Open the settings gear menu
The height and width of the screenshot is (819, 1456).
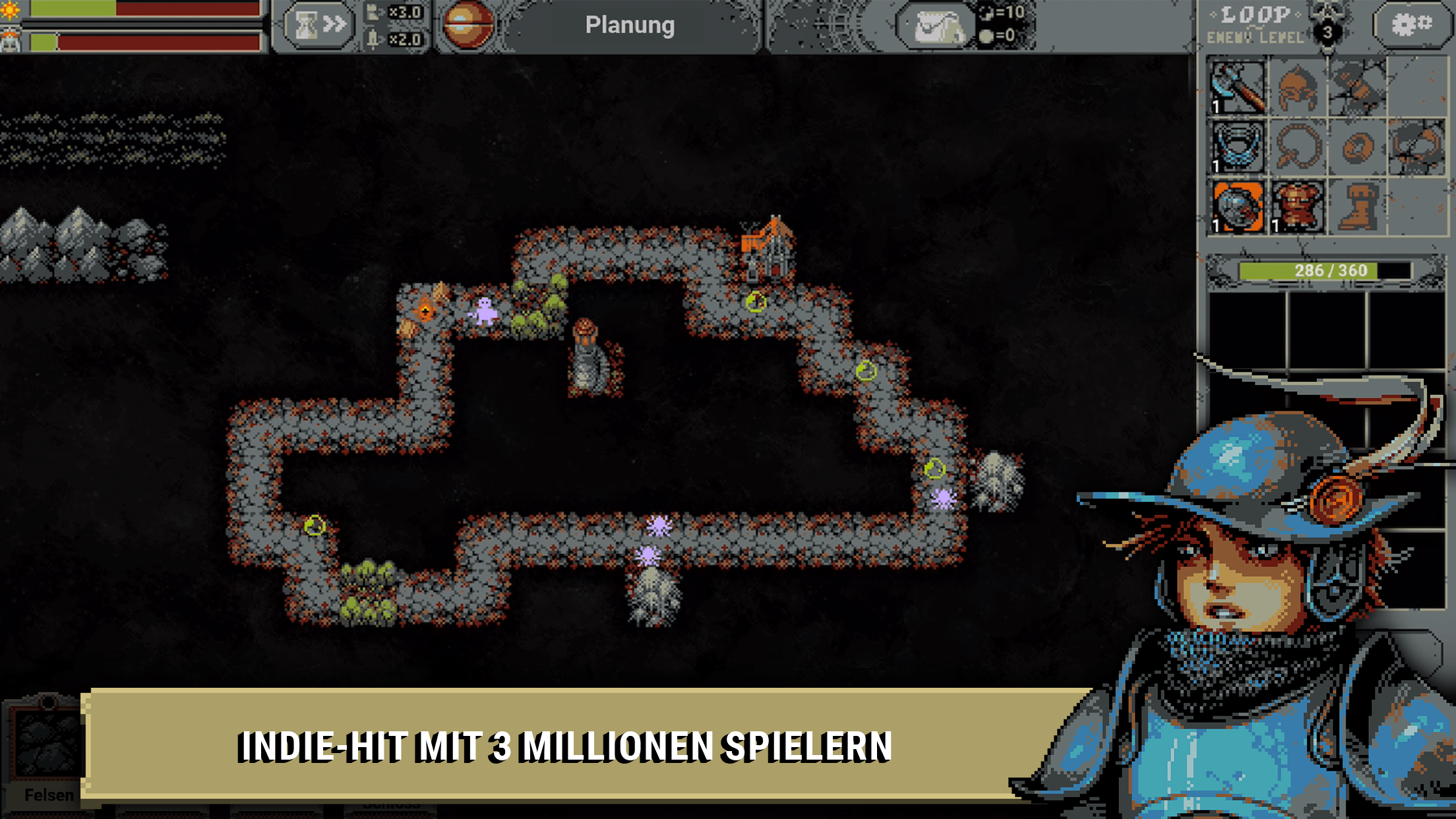tap(1411, 25)
